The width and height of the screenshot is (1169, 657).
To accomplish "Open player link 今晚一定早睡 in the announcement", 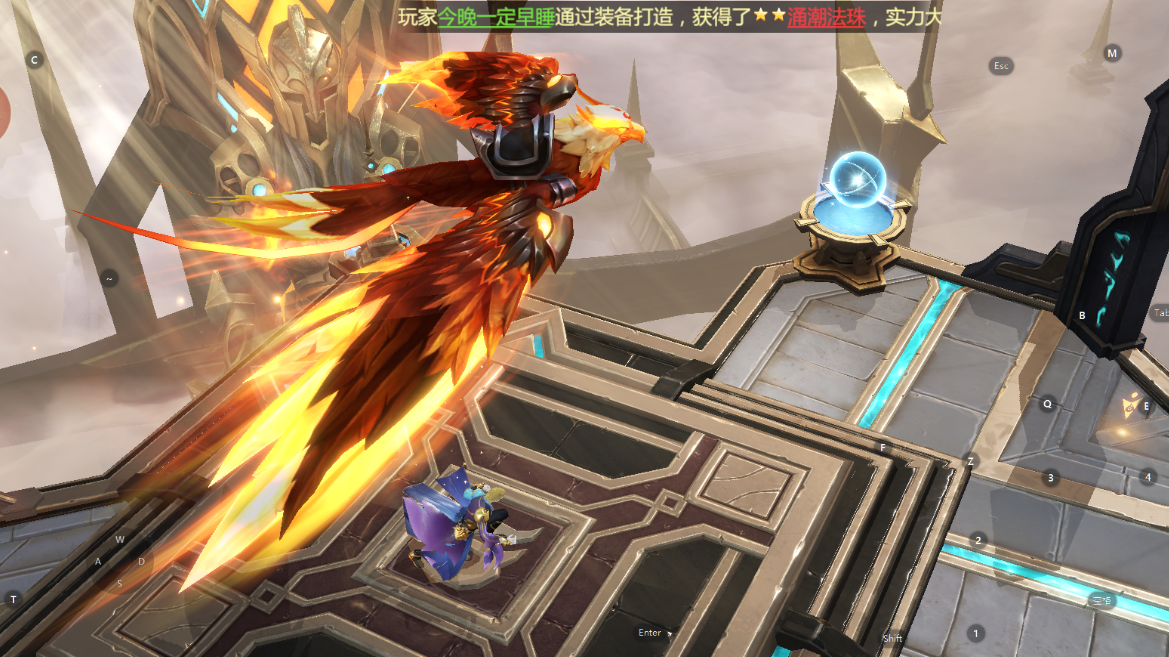I will coord(496,17).
